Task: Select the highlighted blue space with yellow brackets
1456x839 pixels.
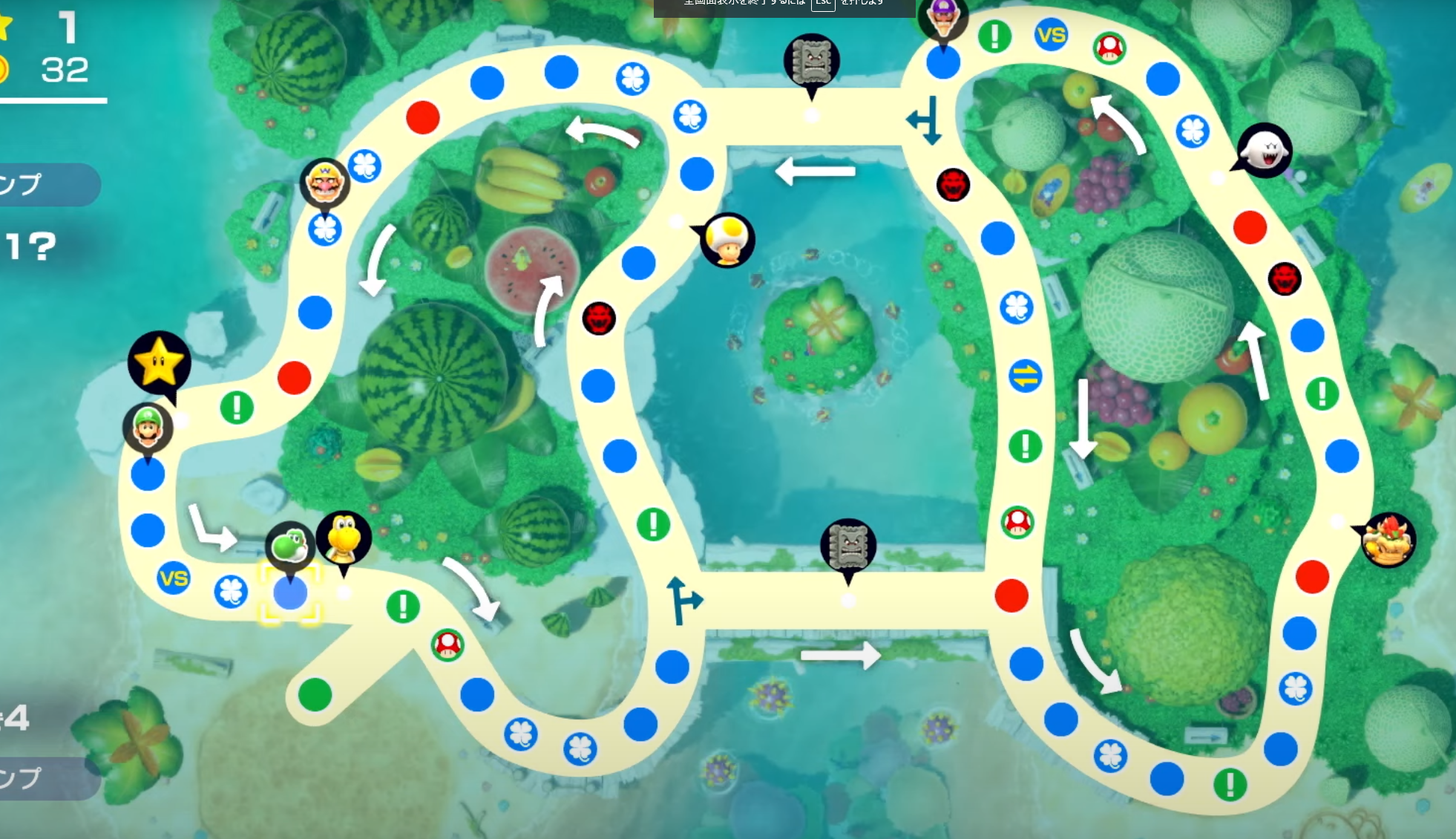Action: point(290,593)
